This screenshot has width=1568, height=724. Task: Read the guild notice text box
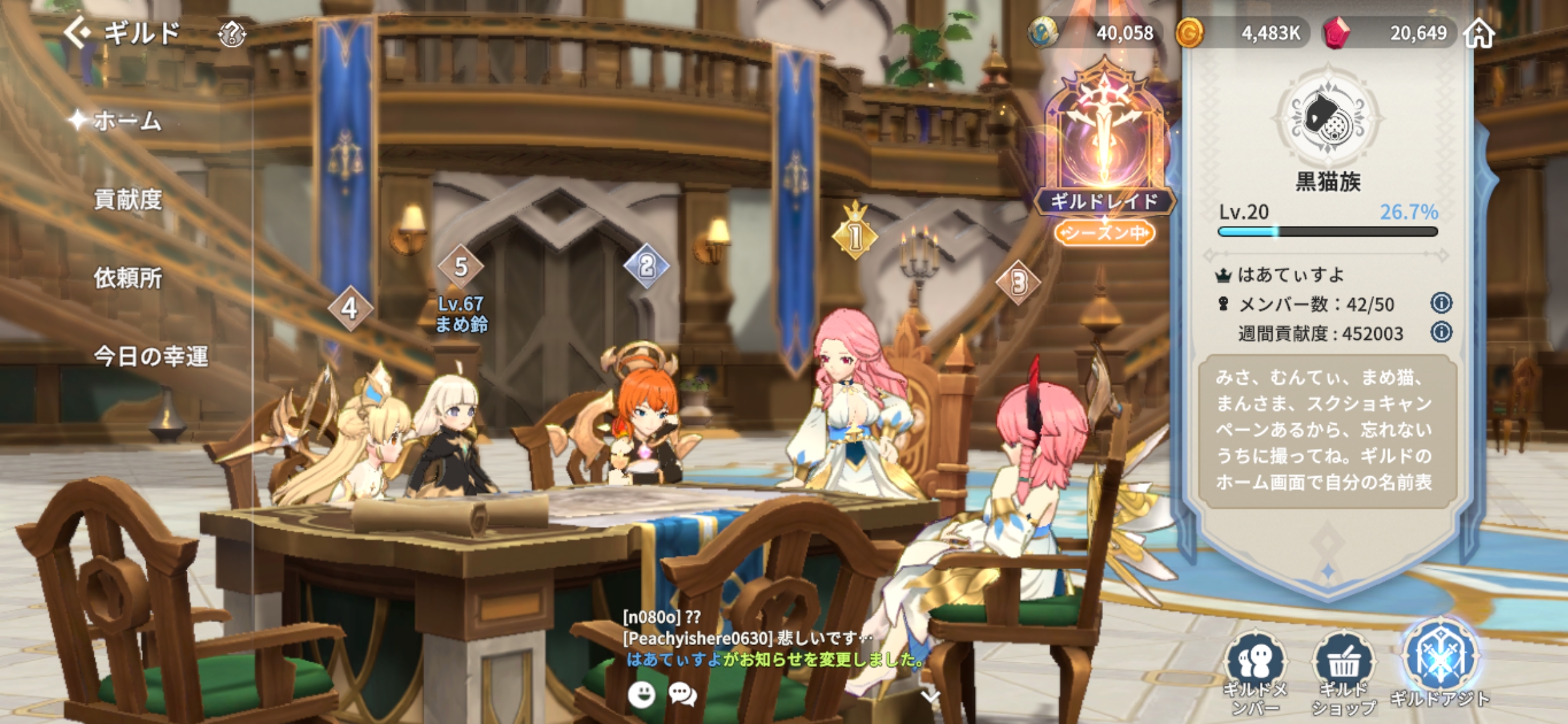coord(1327,430)
